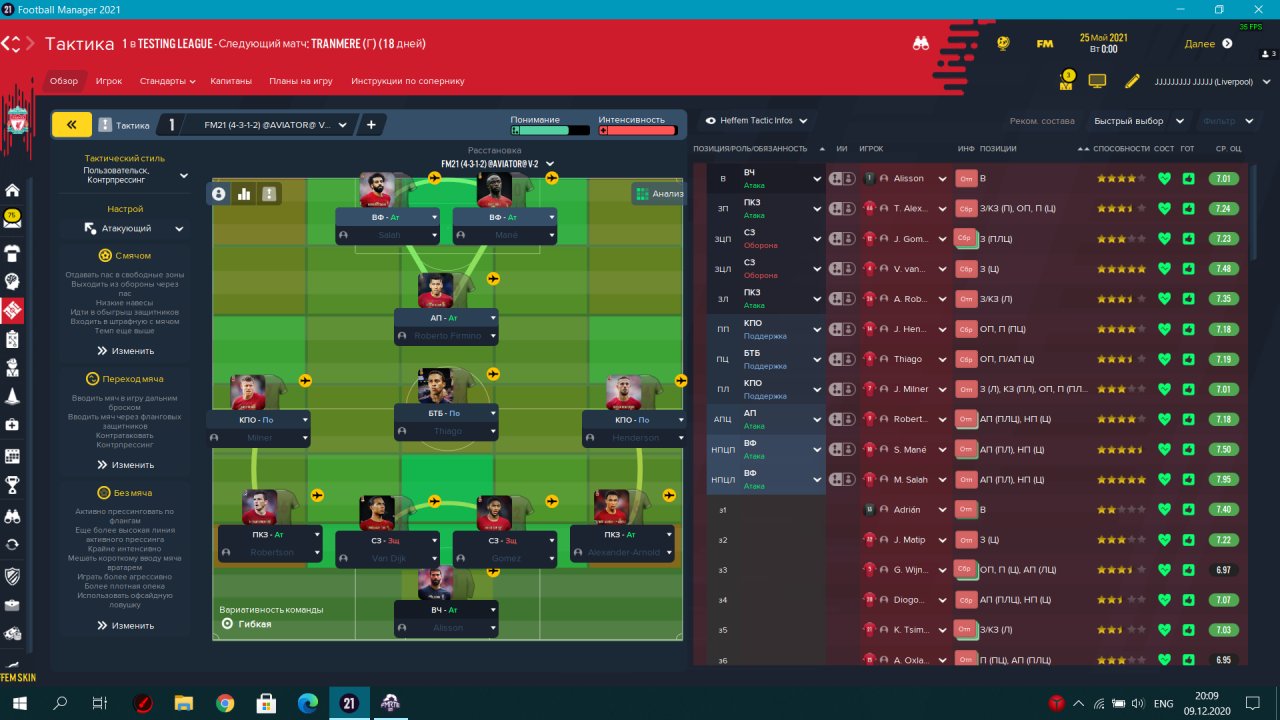The width and height of the screenshot is (1280, 720).
Task: Open Heffem Tactic Infos view dropdown
Action: pos(757,121)
